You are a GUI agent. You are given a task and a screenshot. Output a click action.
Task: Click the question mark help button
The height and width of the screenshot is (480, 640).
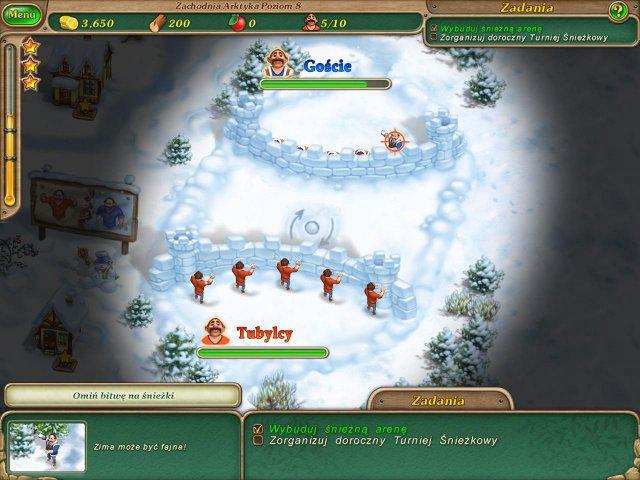coord(618,11)
